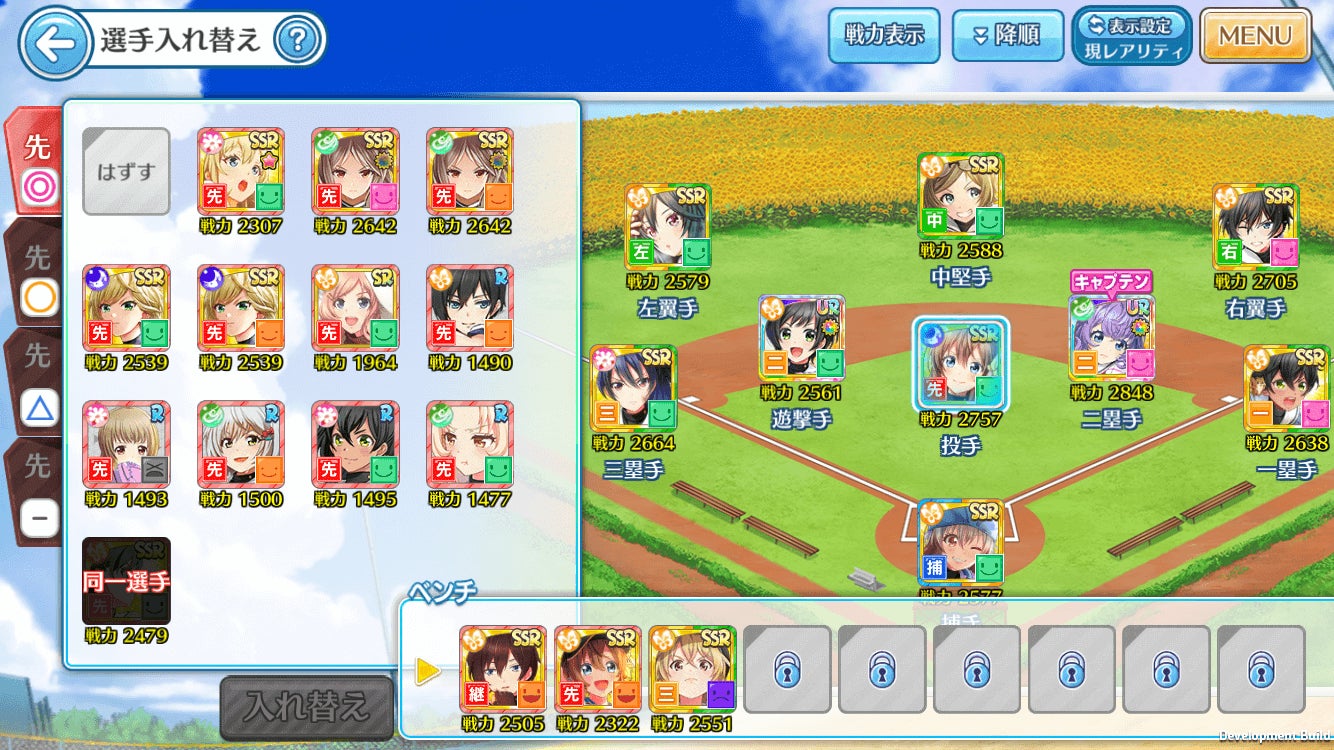Toggle the 戦力表示 display button
1334x750 pixels.
pyautogui.click(x=885, y=36)
